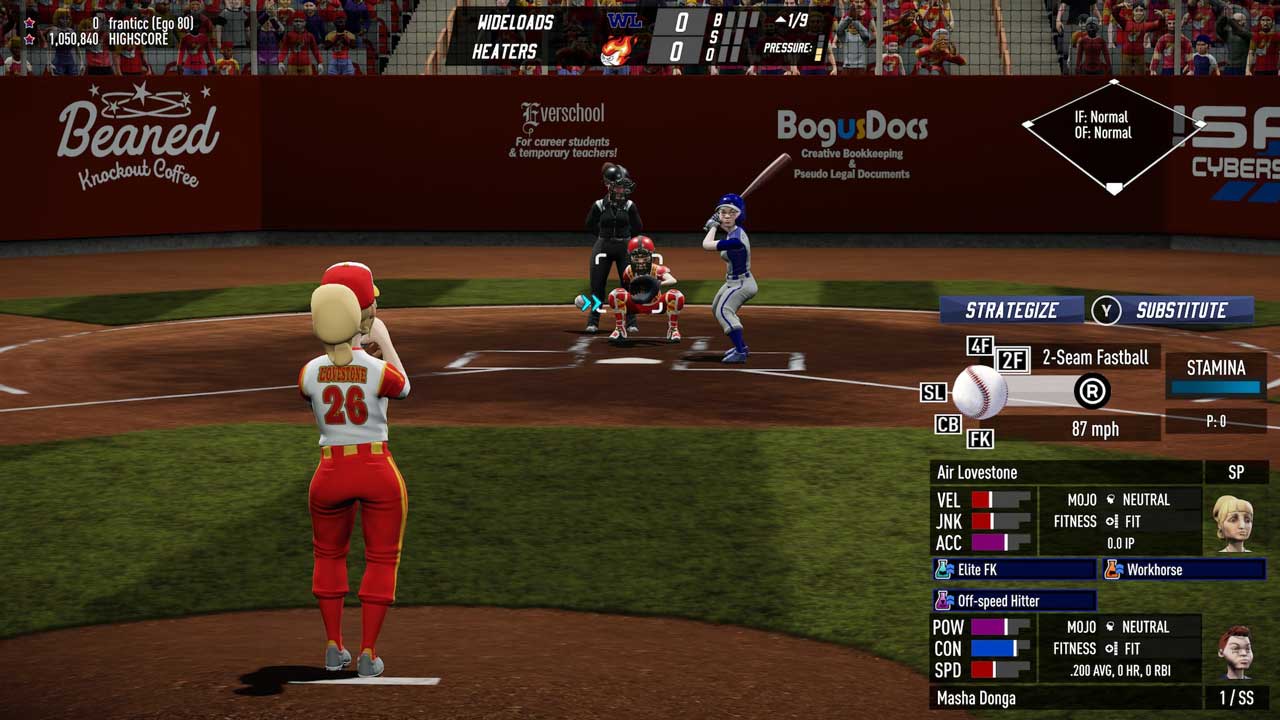1280x720 pixels.
Task: Click the pitcher Air Lovestone portrait
Action: [1233, 522]
